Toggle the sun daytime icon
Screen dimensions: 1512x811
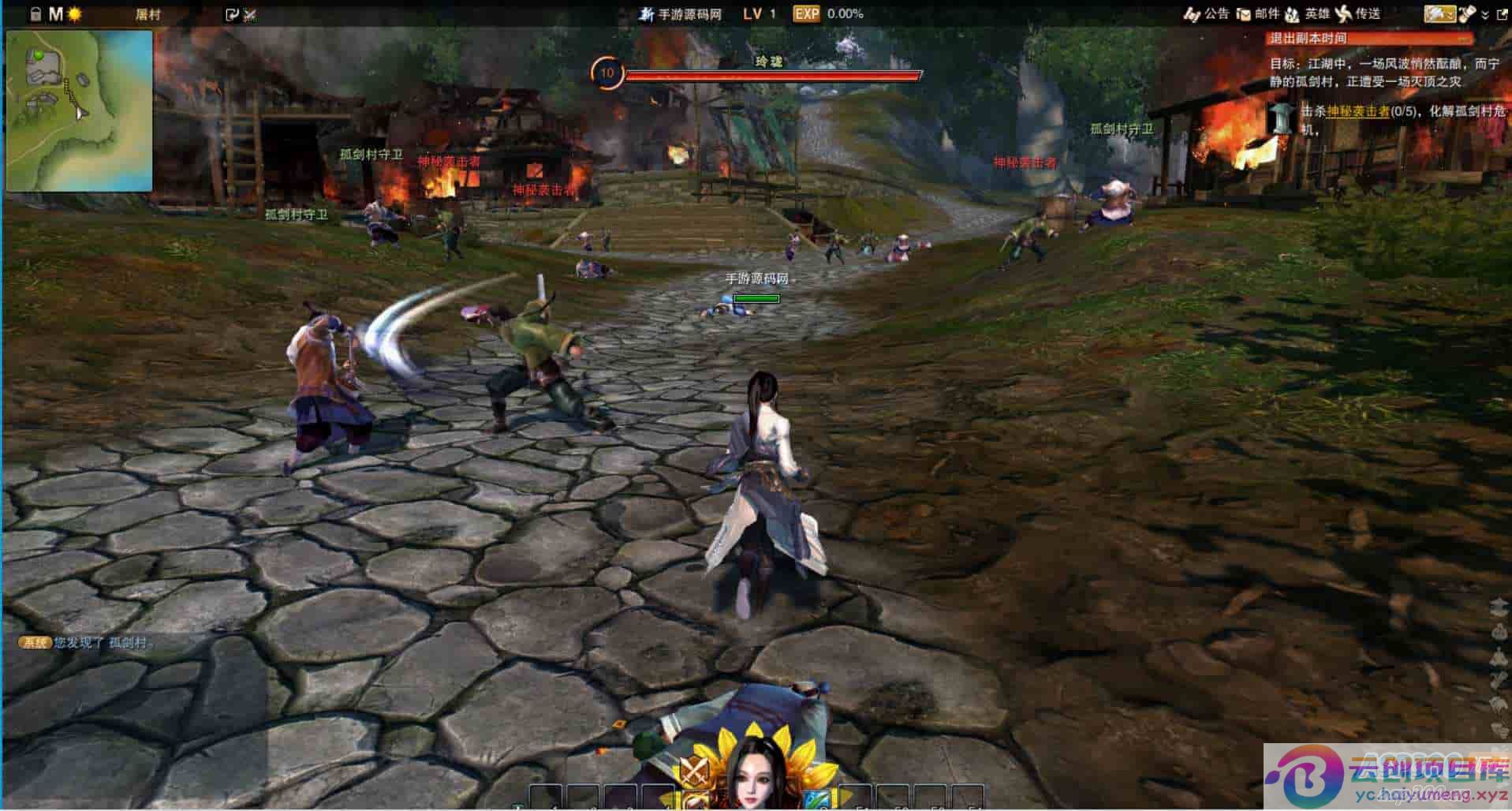pos(75,14)
